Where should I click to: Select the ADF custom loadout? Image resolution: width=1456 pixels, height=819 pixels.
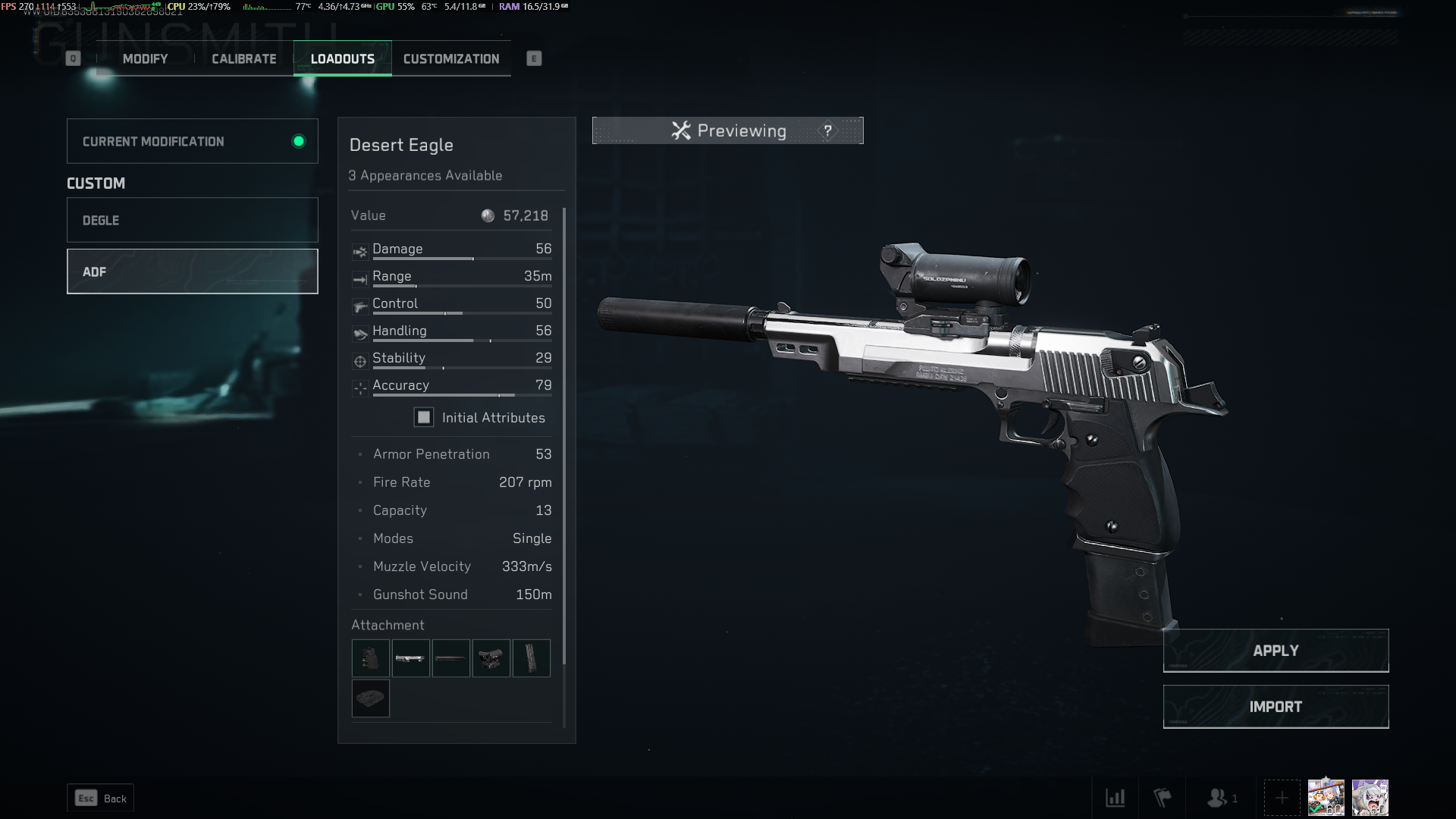pyautogui.click(x=192, y=271)
